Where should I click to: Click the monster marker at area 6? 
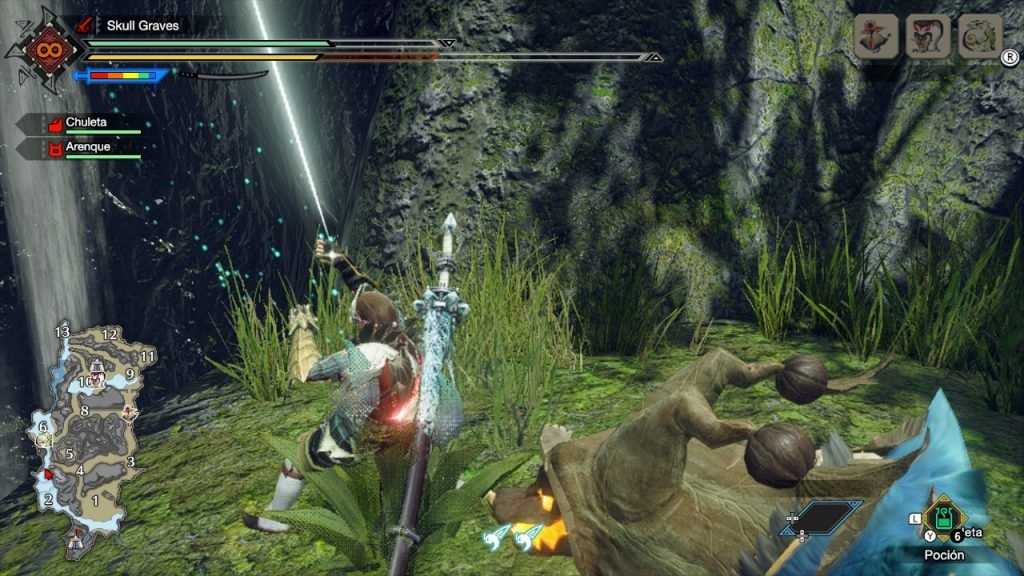[x=43, y=438]
